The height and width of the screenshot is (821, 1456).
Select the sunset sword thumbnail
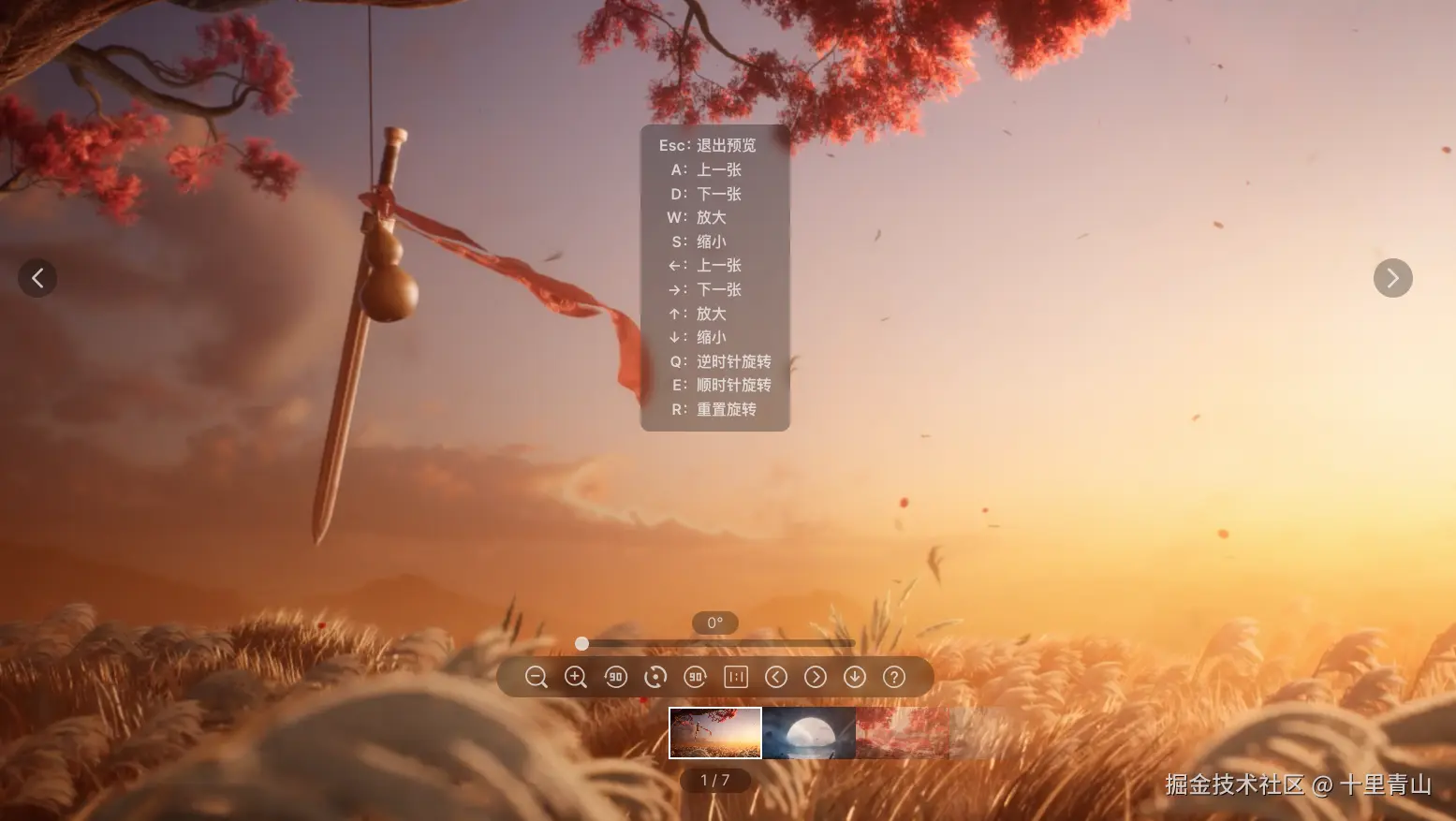[x=715, y=733]
